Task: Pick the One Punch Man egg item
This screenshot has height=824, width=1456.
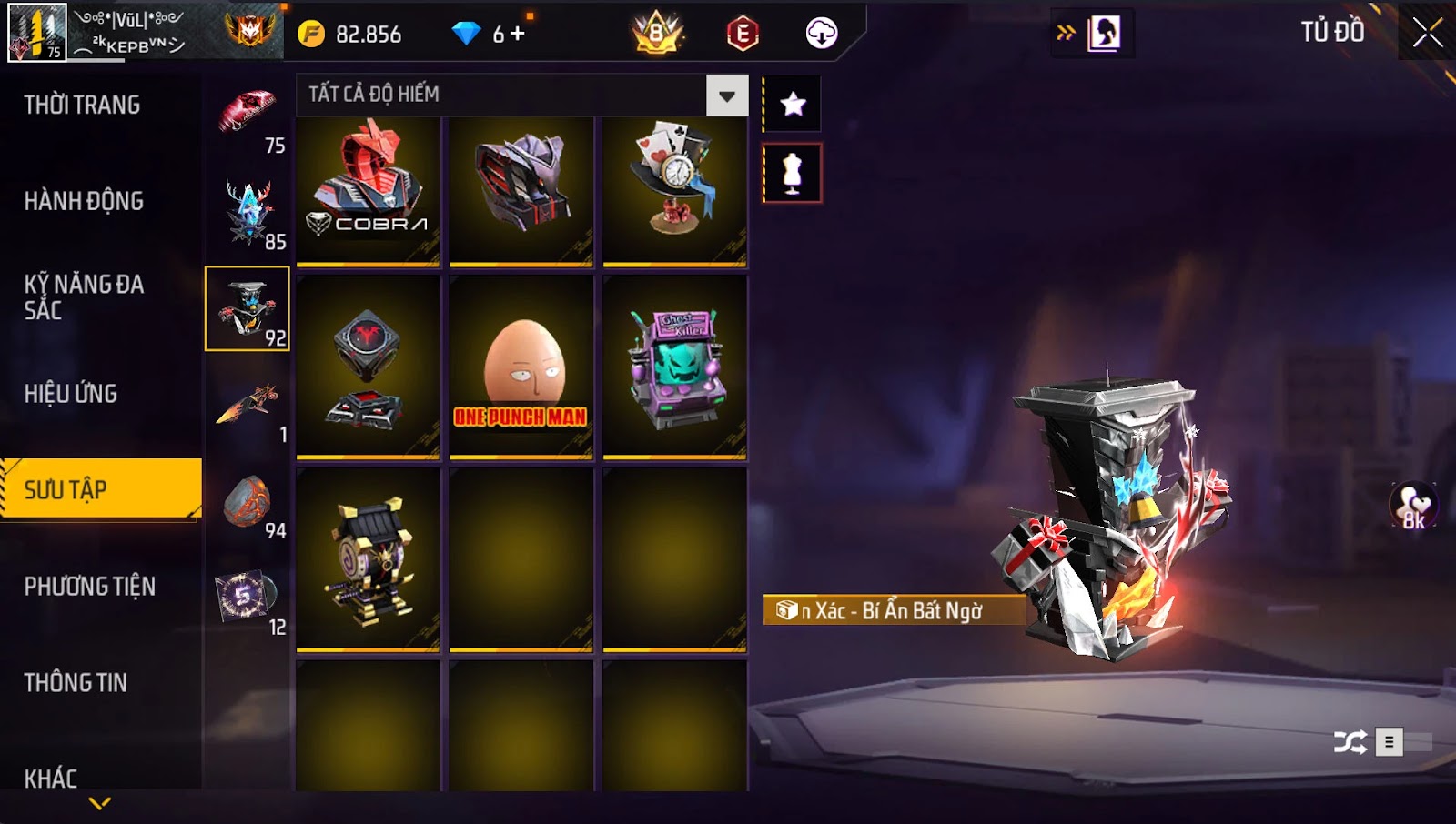Action: 521,367
